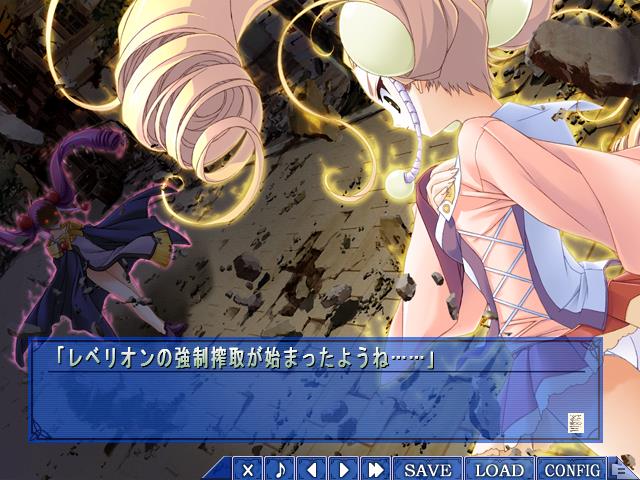Click the page icon in the dialogue box

tap(577, 422)
